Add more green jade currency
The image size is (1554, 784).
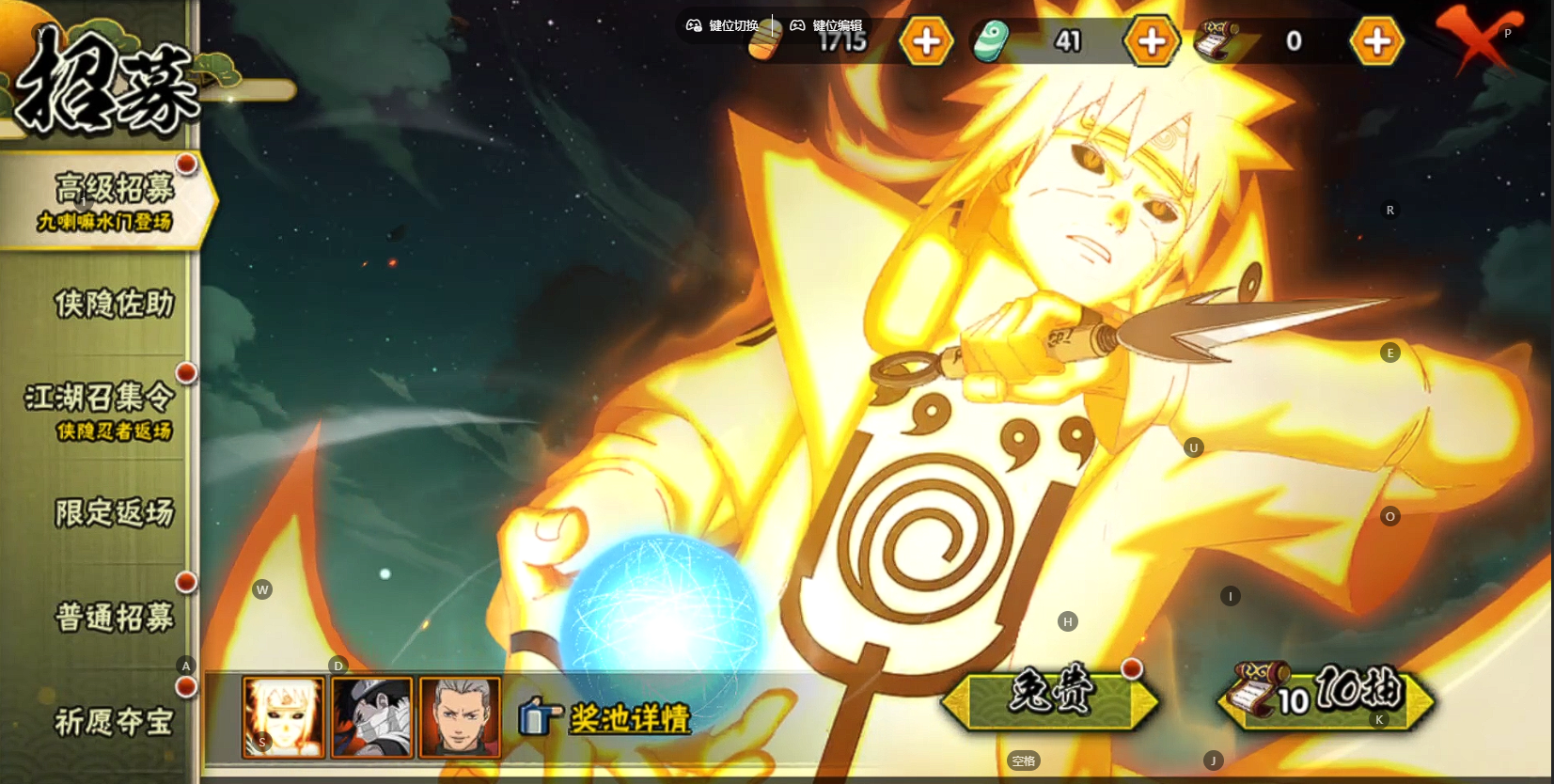click(x=1152, y=41)
